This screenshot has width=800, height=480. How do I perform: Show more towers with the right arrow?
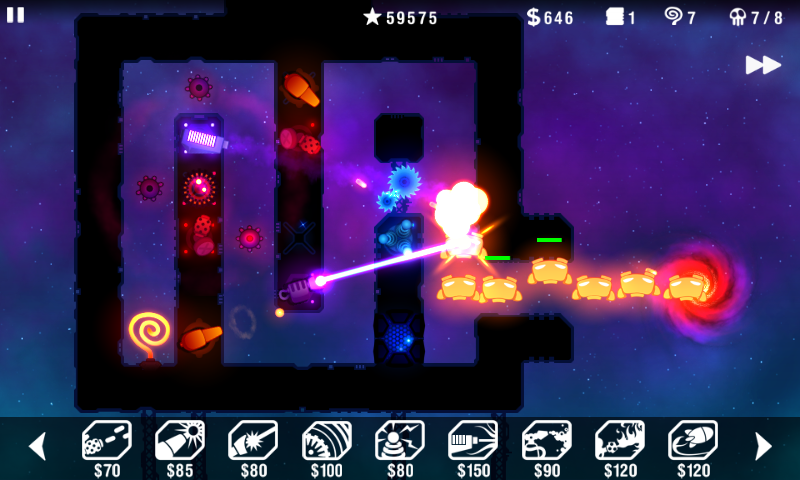coord(763,446)
